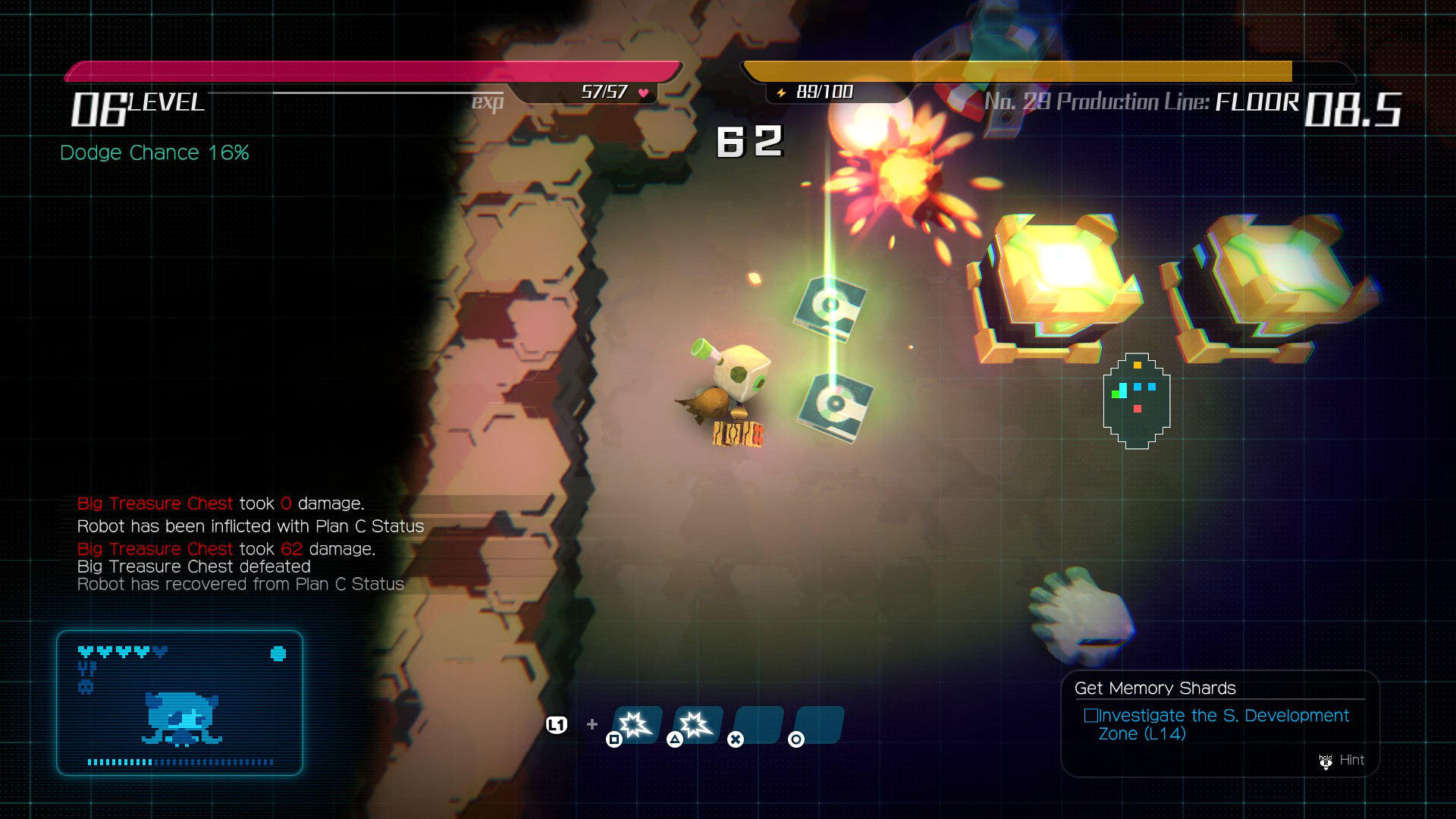Open the dungeon room minimap
The image size is (1456, 819).
(1136, 400)
